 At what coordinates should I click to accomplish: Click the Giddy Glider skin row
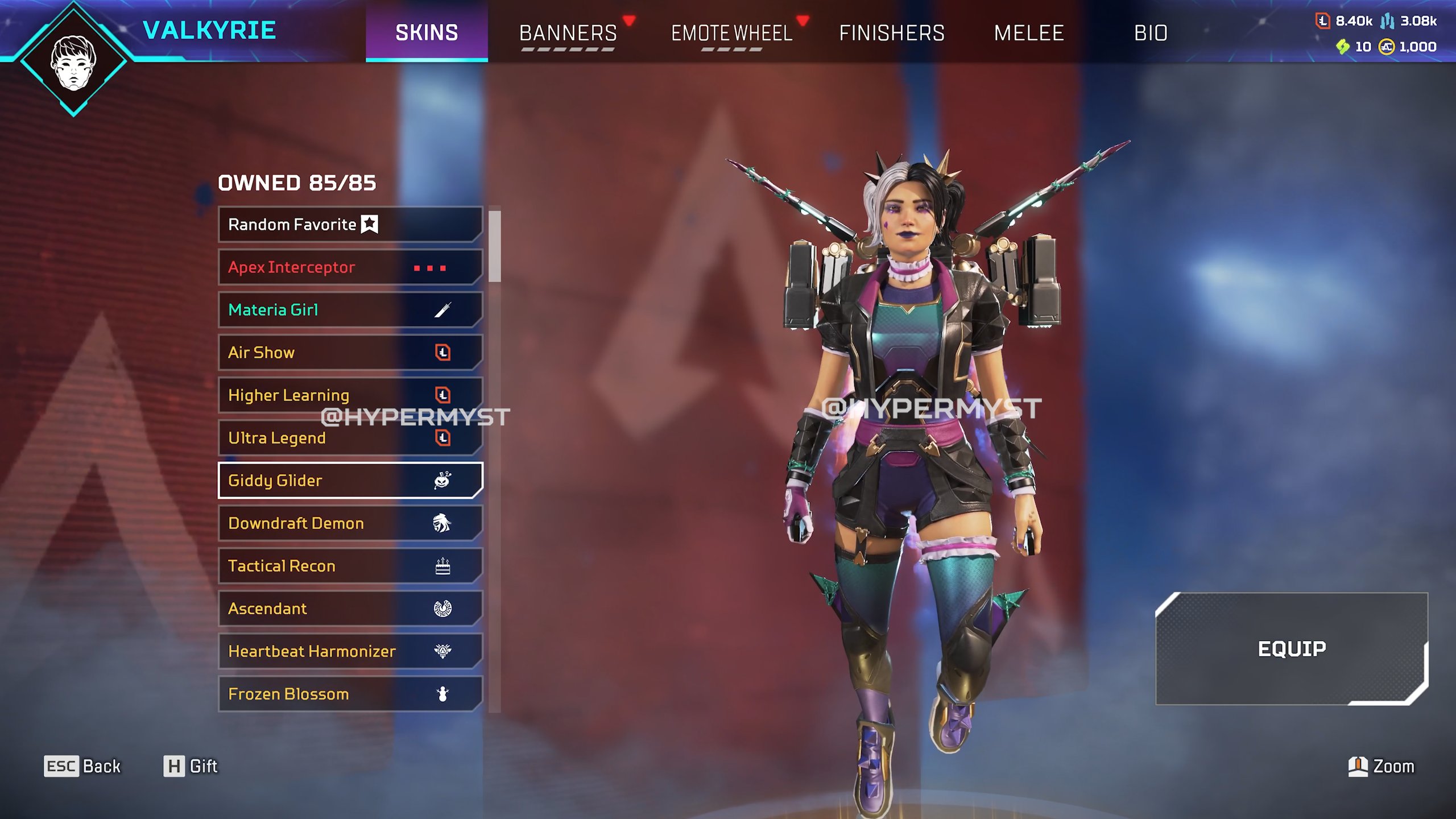click(350, 481)
